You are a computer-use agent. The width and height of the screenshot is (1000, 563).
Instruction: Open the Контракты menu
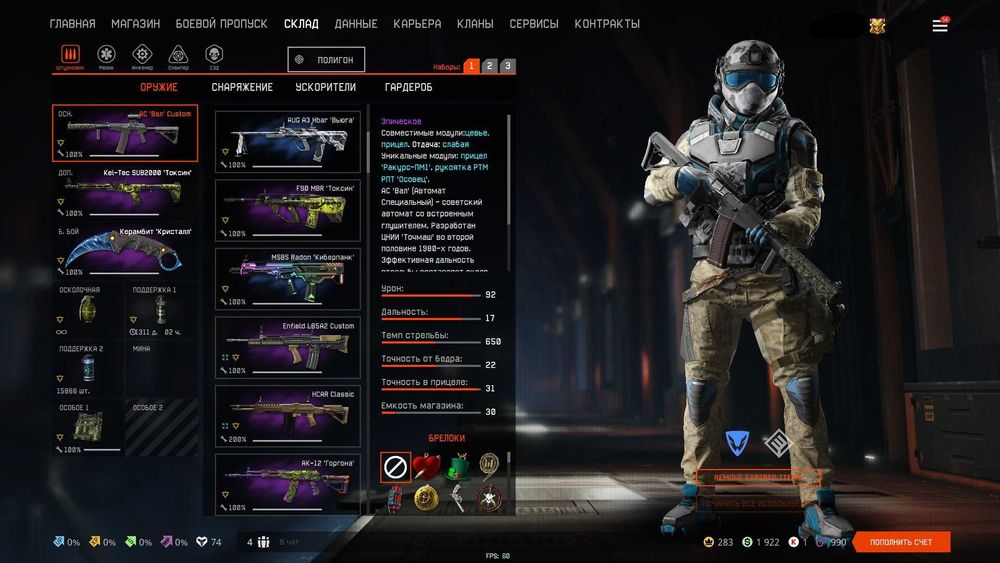coord(607,24)
